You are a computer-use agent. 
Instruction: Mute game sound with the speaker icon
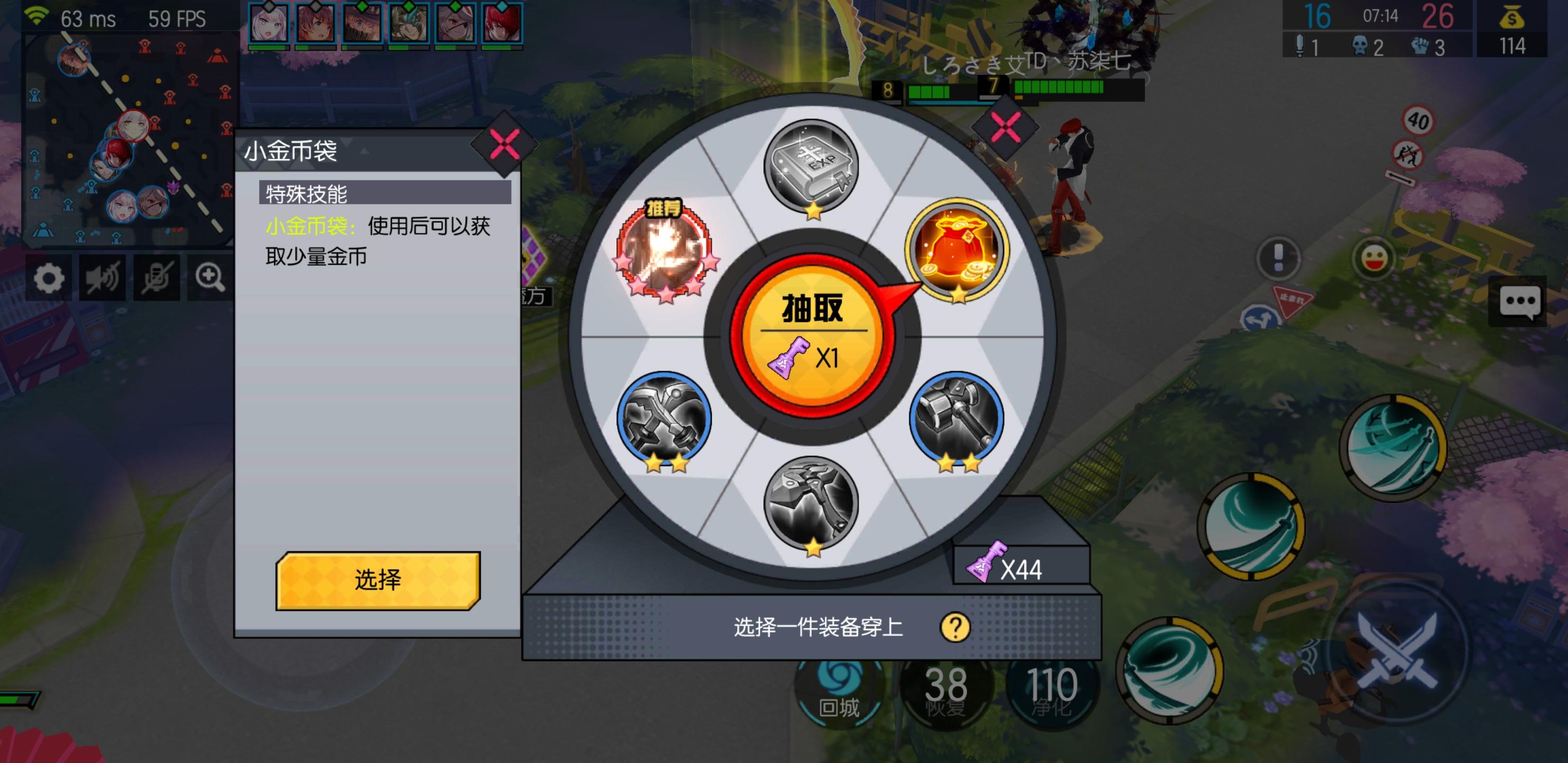tap(103, 278)
